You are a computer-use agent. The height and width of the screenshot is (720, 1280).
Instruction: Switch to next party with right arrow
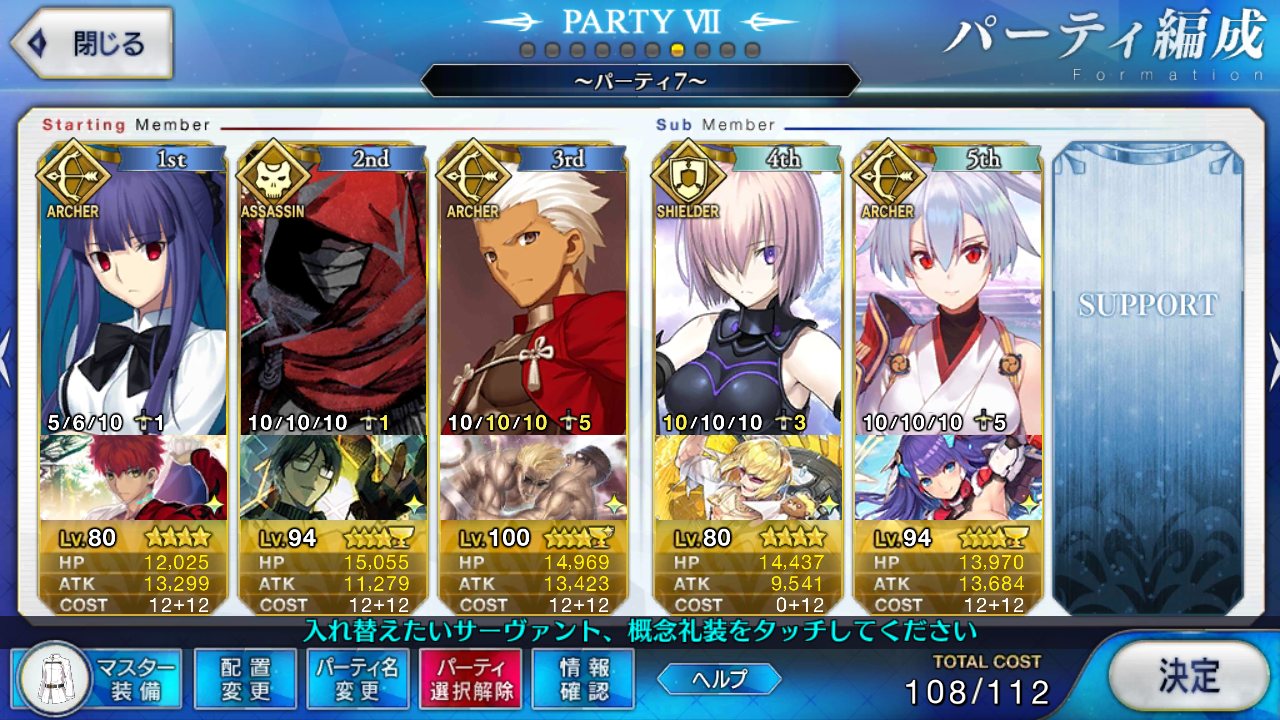click(1272, 348)
